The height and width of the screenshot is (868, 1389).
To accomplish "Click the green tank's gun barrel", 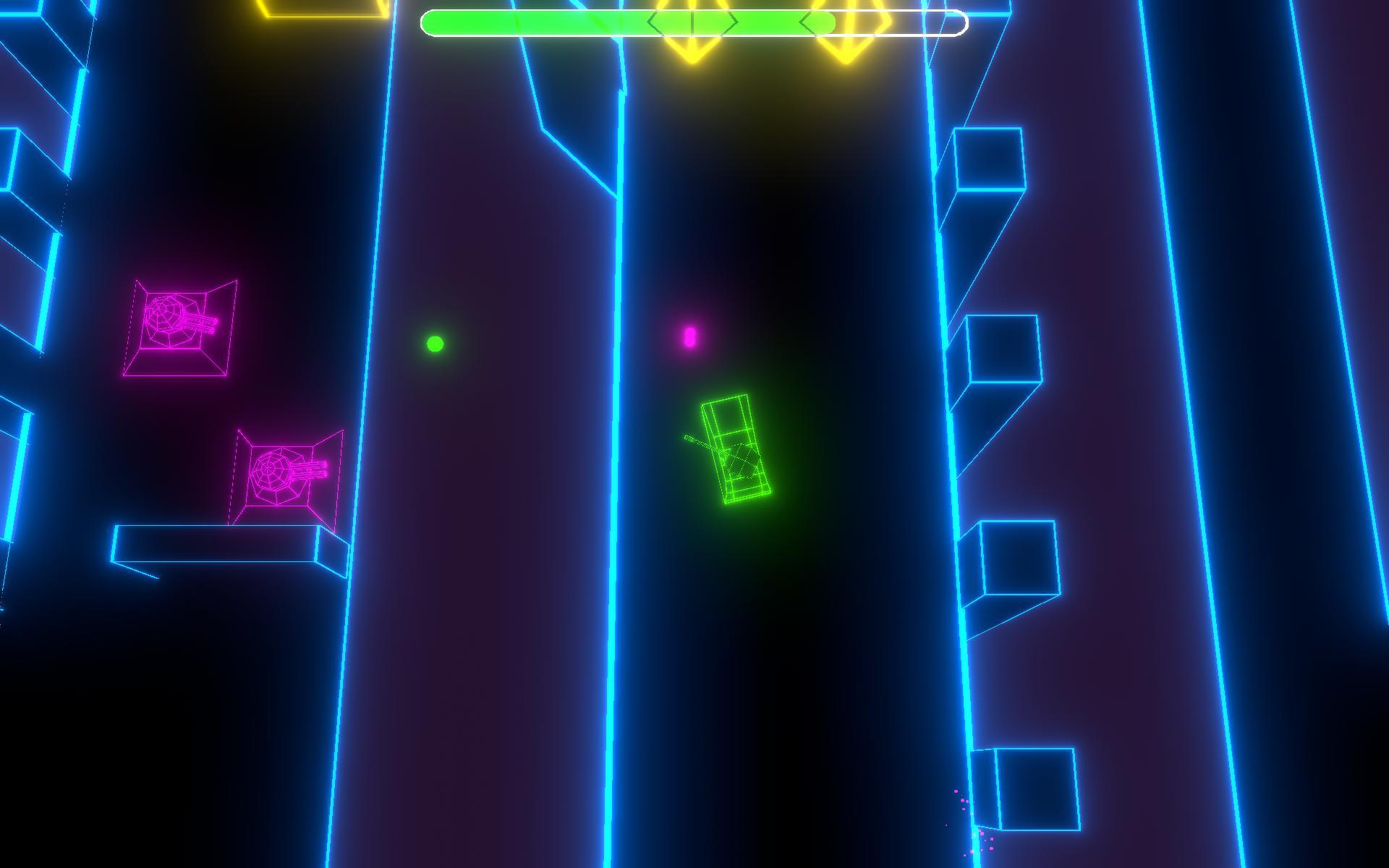I will 698,445.
